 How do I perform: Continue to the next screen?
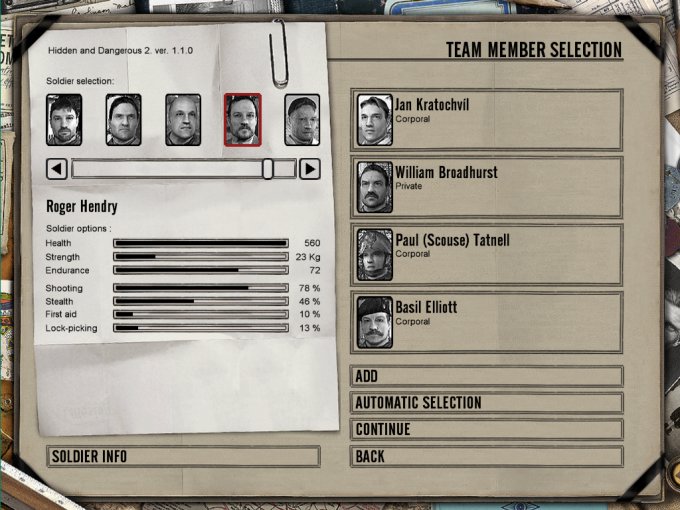486,430
